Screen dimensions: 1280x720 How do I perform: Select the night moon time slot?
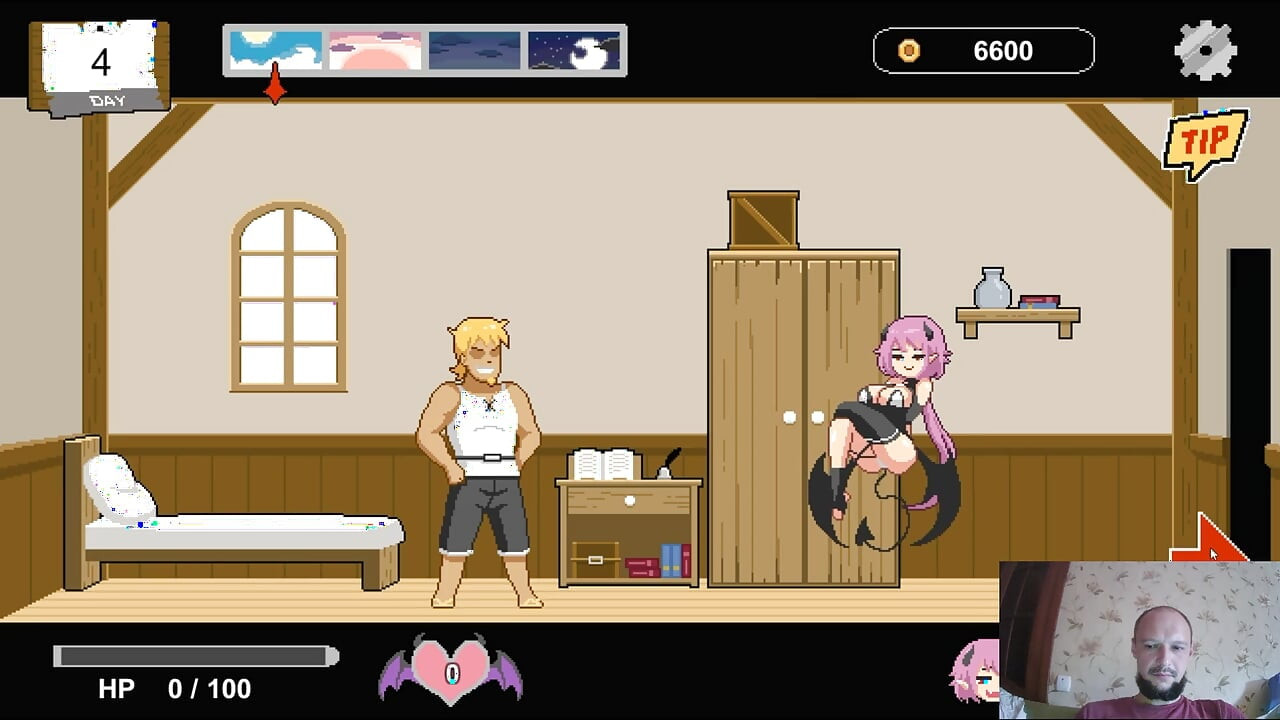click(573, 49)
